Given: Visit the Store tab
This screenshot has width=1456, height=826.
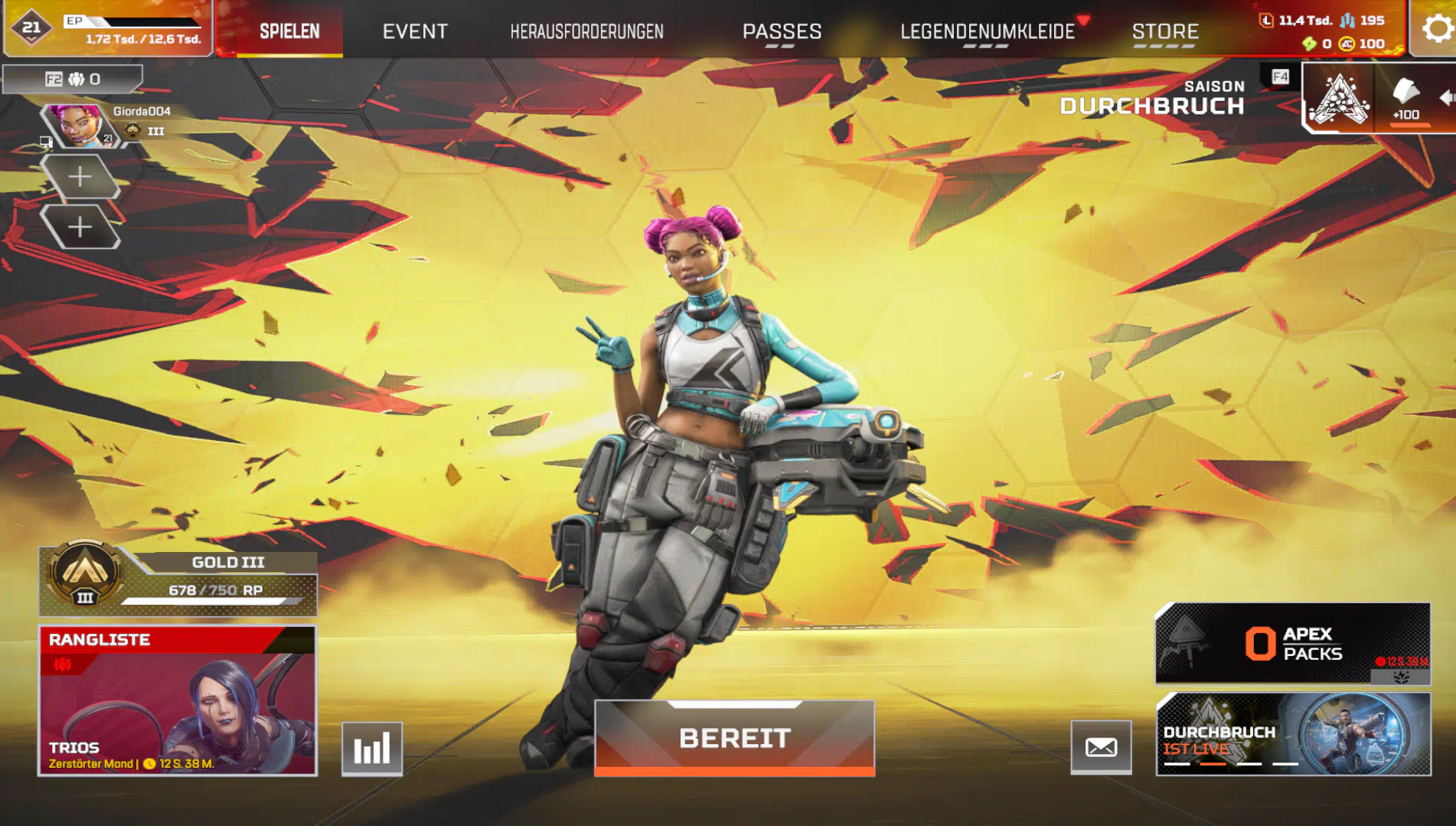Looking at the screenshot, I should [1165, 31].
